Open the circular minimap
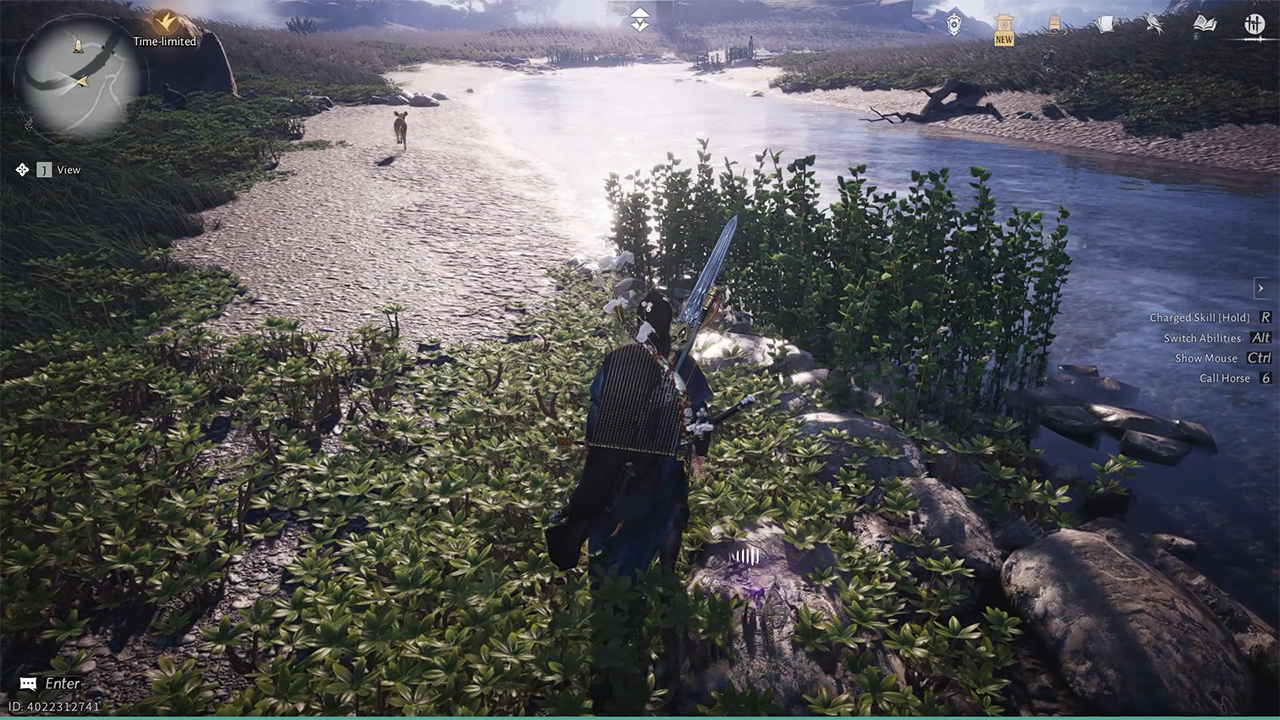Image resolution: width=1280 pixels, height=720 pixels. [x=79, y=75]
